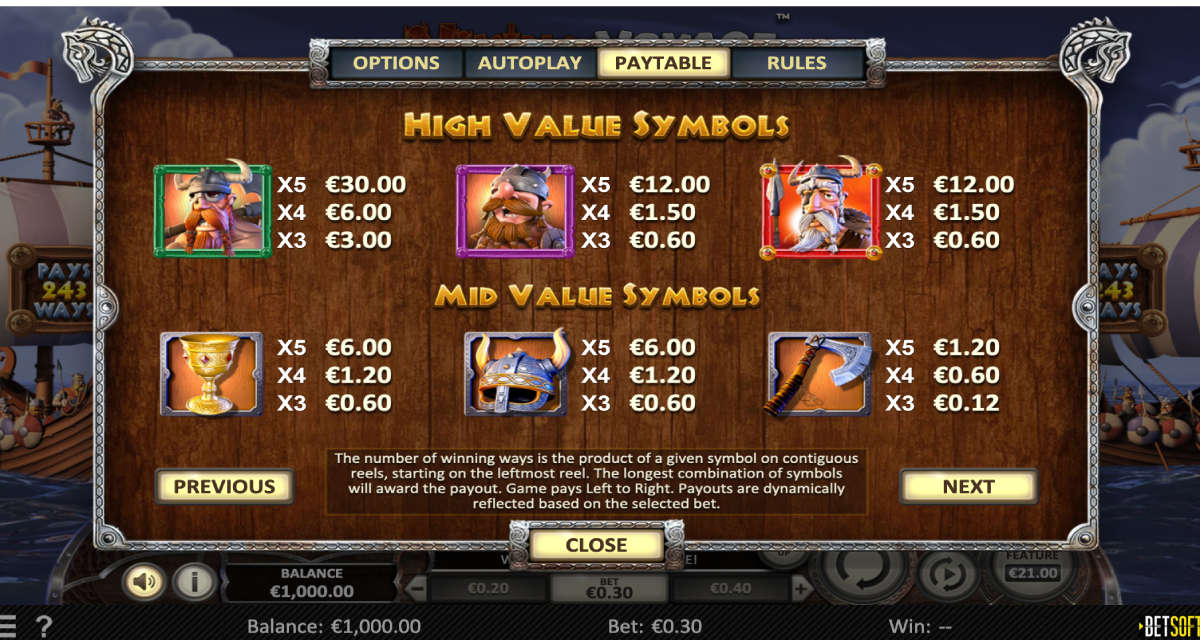
Task: Select the Paytable tab
Action: point(663,63)
